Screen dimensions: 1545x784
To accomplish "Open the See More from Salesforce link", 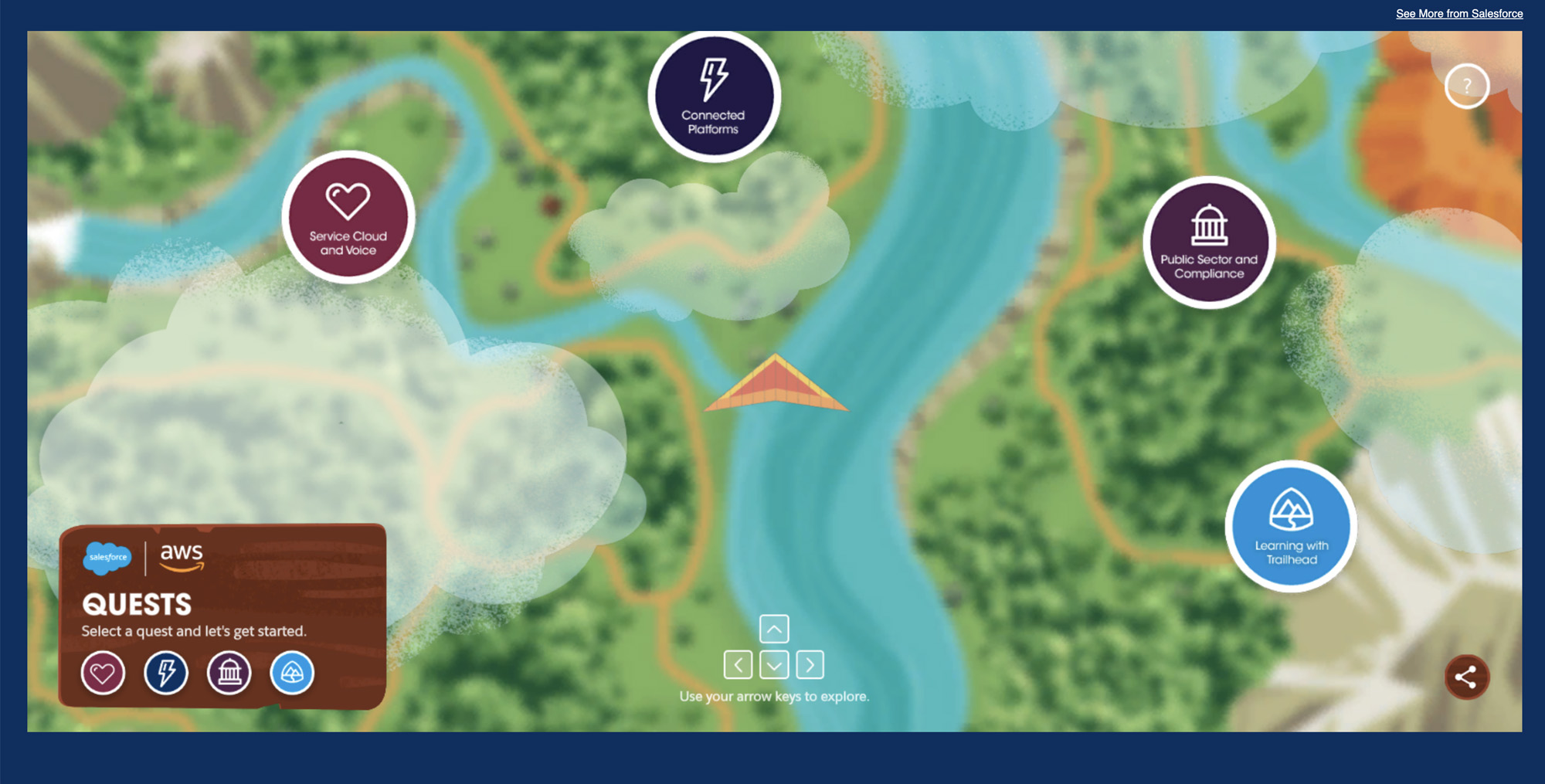I will (x=1458, y=13).
